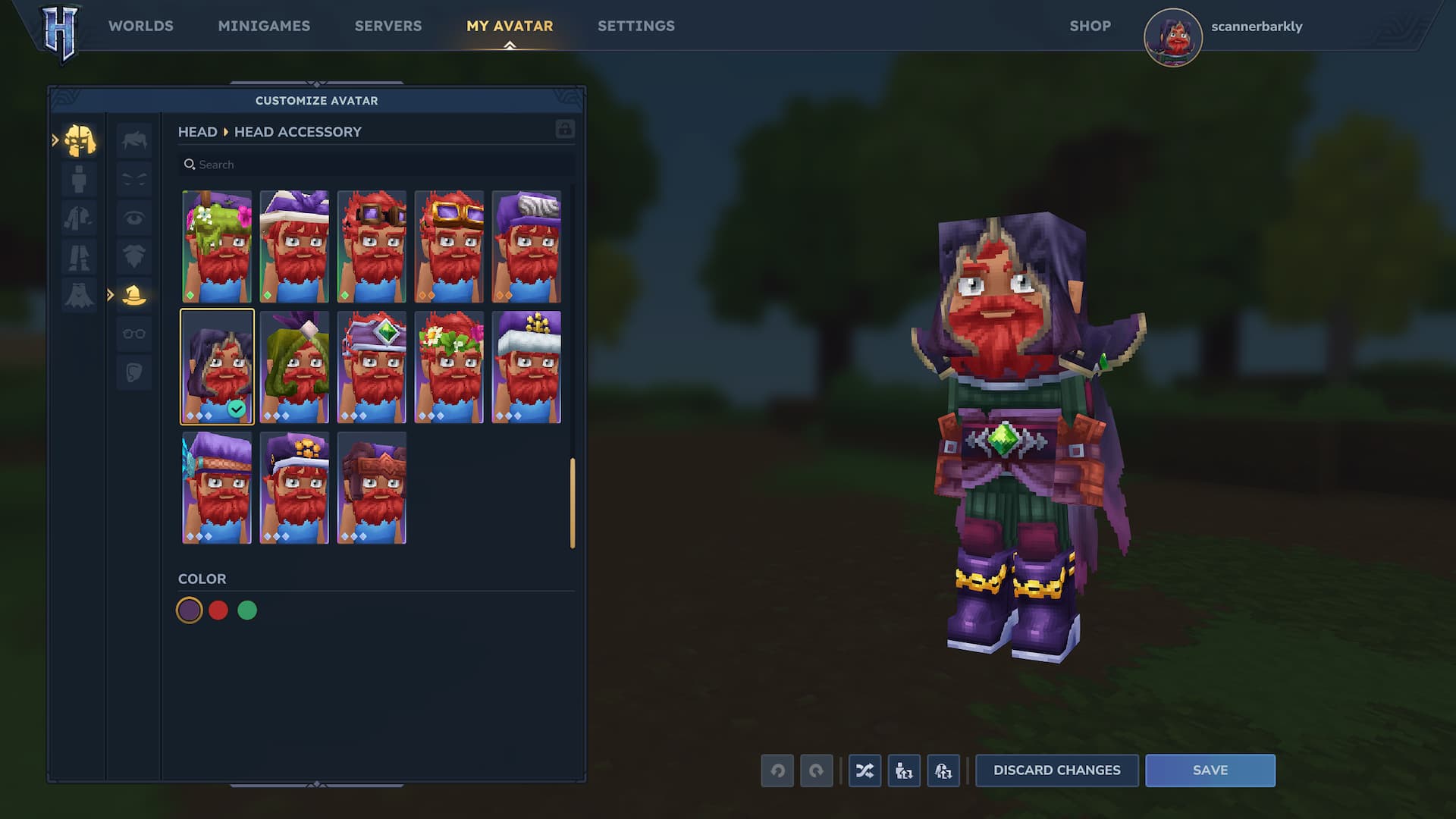Screen dimensions: 1456x819
Task: Save the avatar changes
Action: point(1210,770)
